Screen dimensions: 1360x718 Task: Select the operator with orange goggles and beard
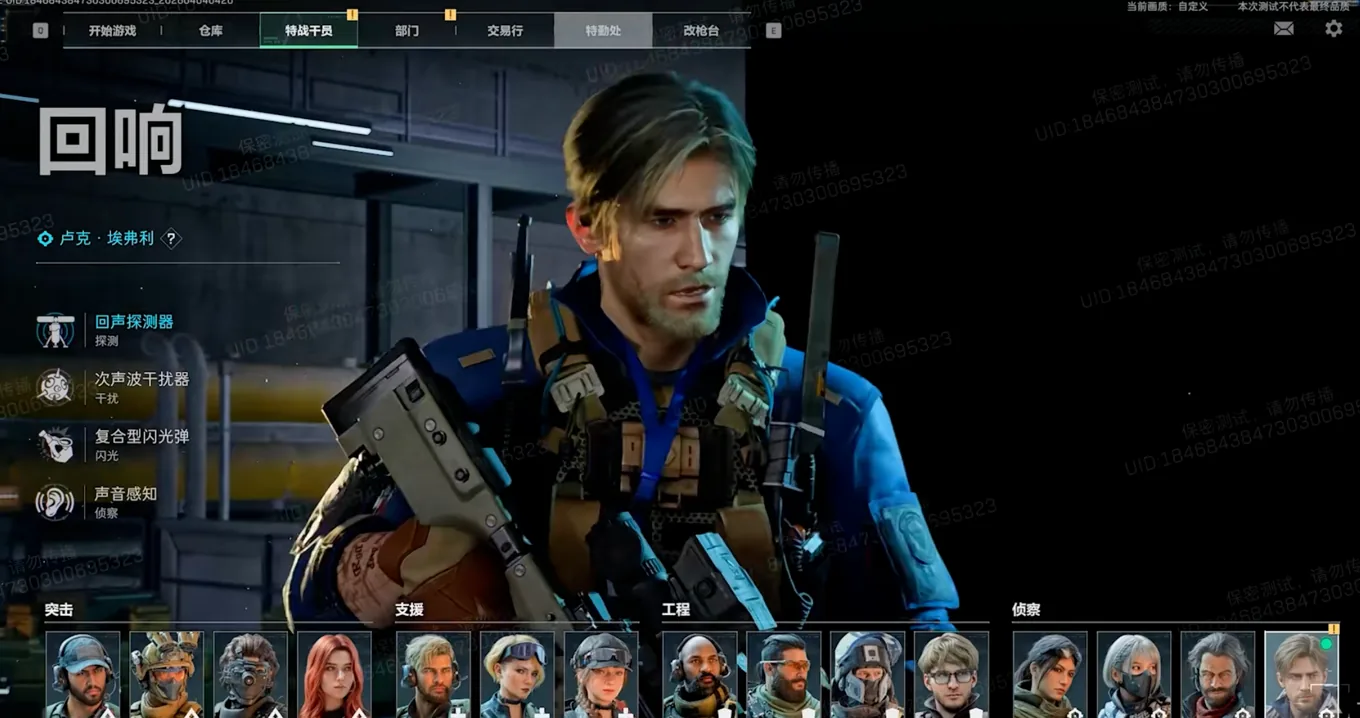click(784, 675)
